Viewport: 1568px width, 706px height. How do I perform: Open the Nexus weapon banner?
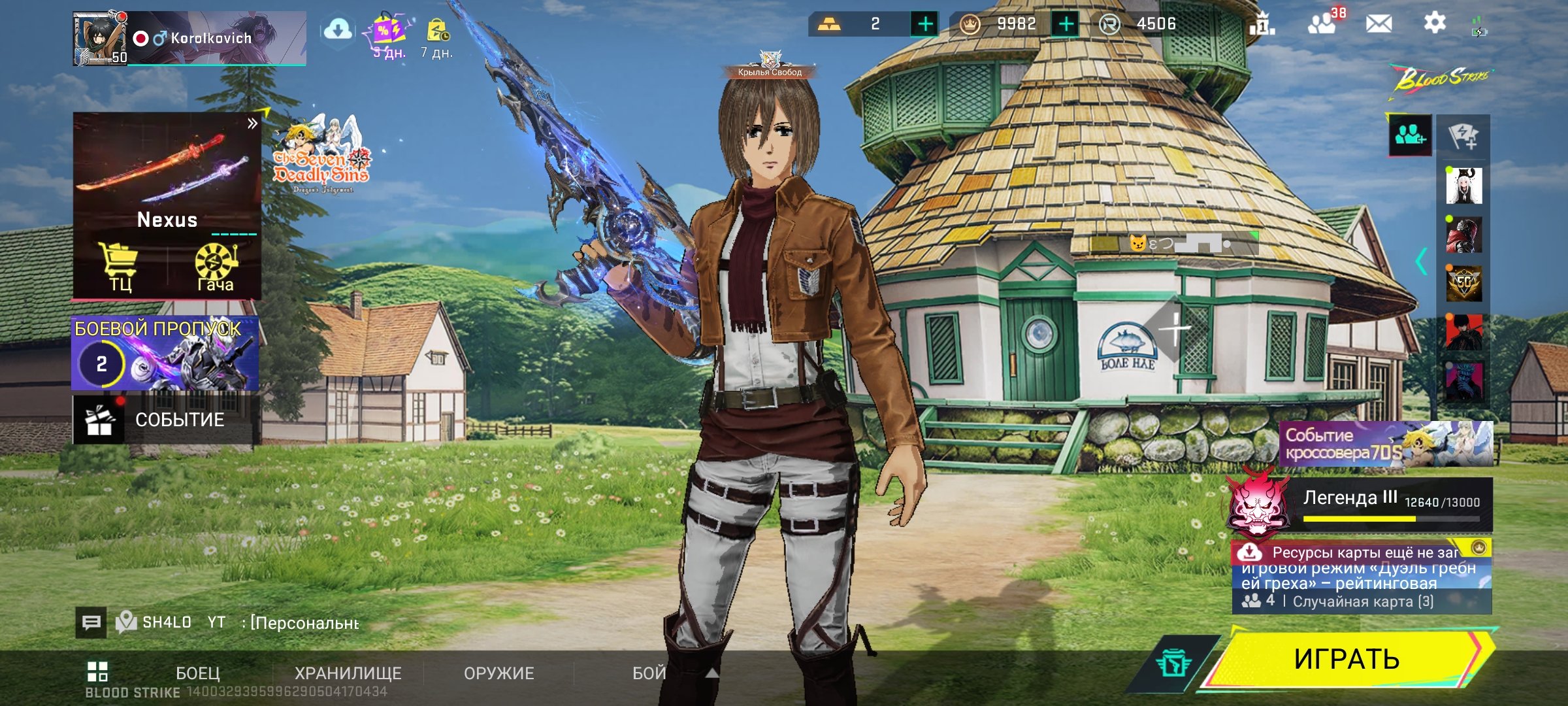167,173
